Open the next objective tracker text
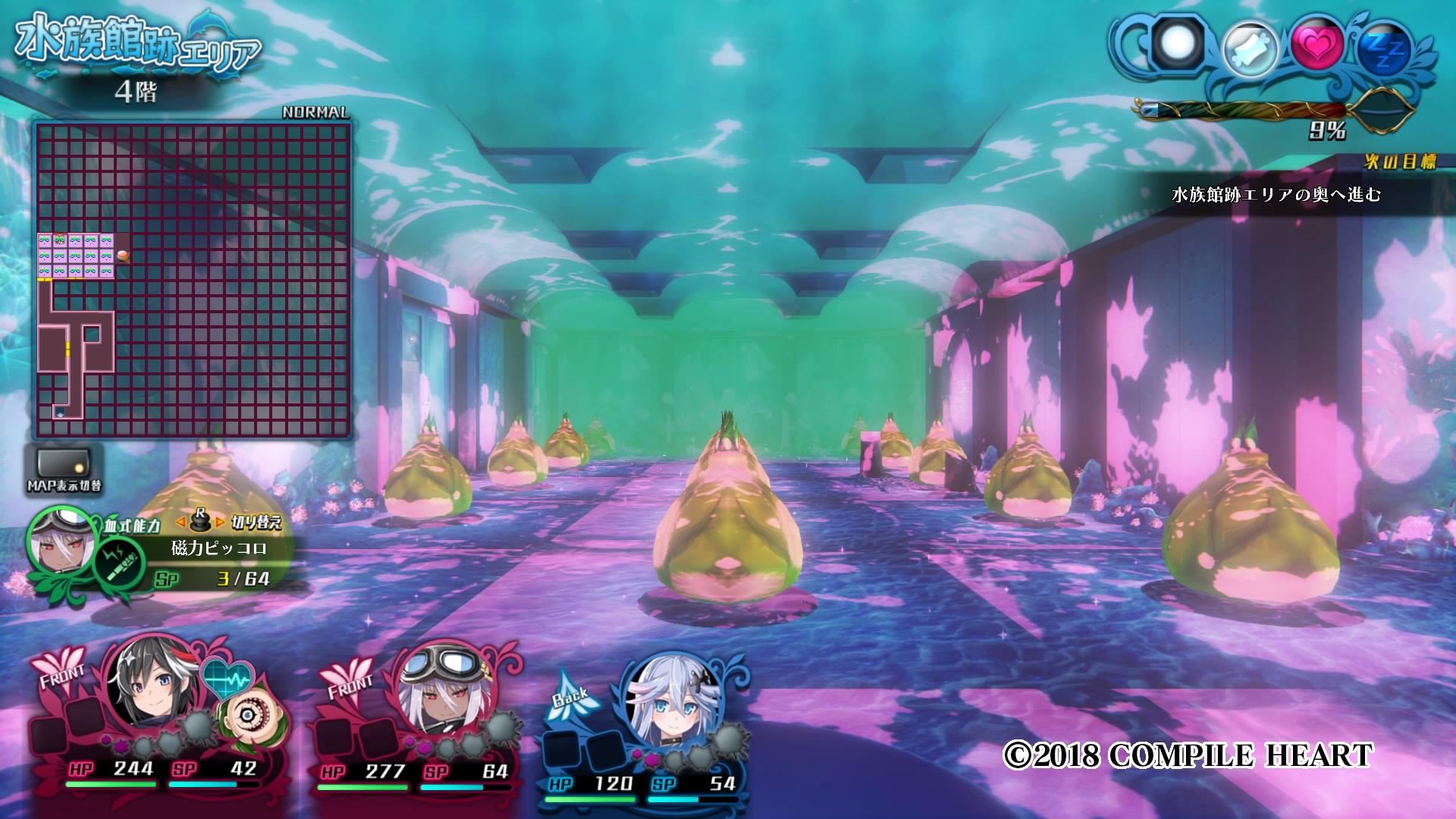Viewport: 1456px width, 819px height. [x=1276, y=195]
